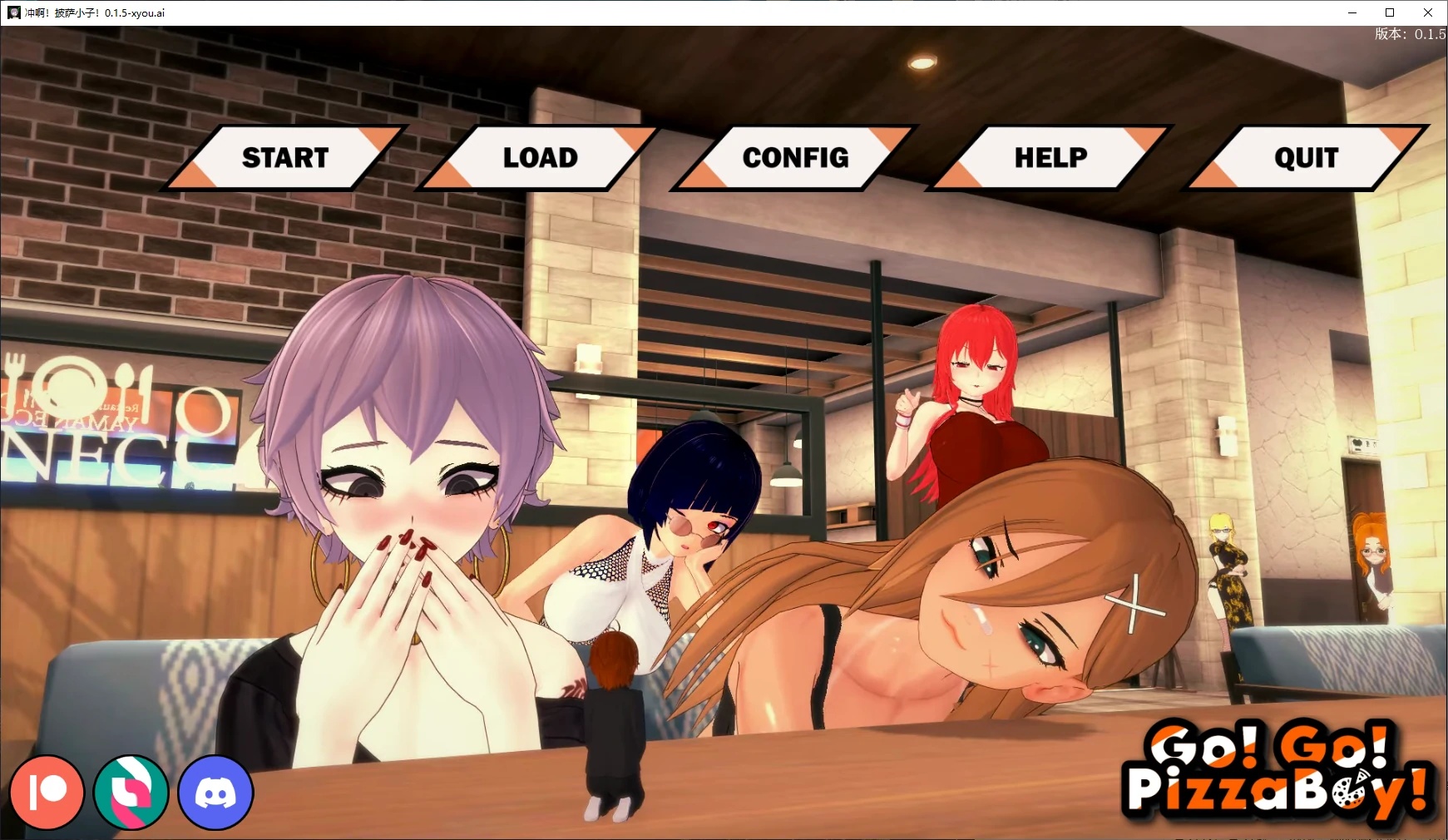The image size is (1448, 840).
Task: Open the HELP screen
Action: [x=1050, y=156]
